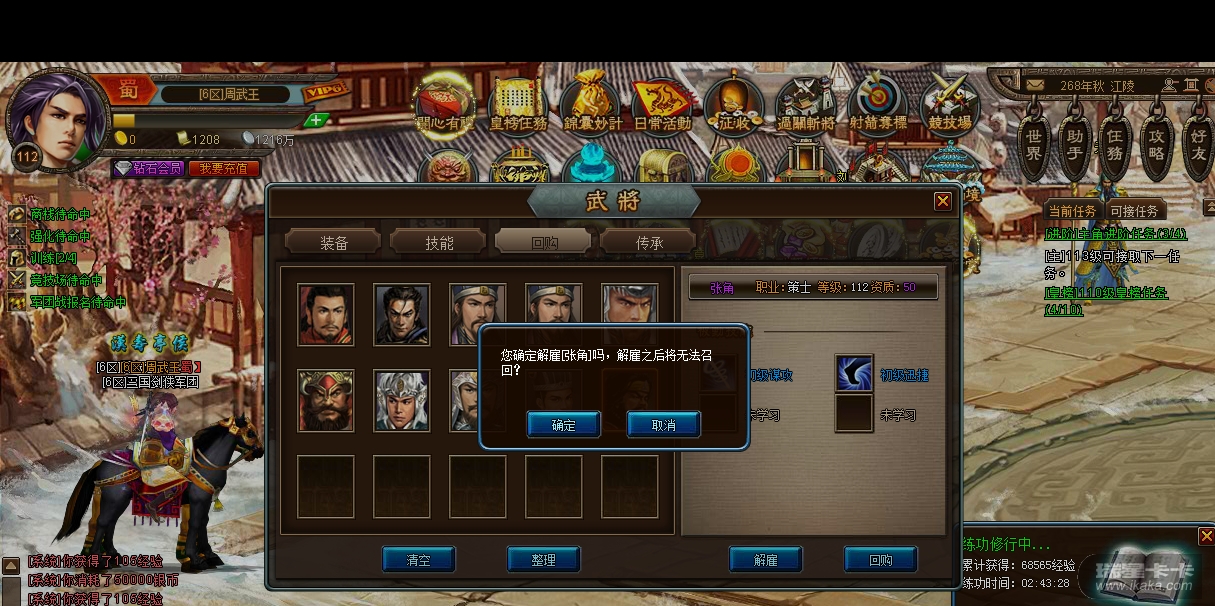1215x606 pixels.
Task: Switch to the 可接任务 available quests tab
Action: pyautogui.click(x=1134, y=211)
